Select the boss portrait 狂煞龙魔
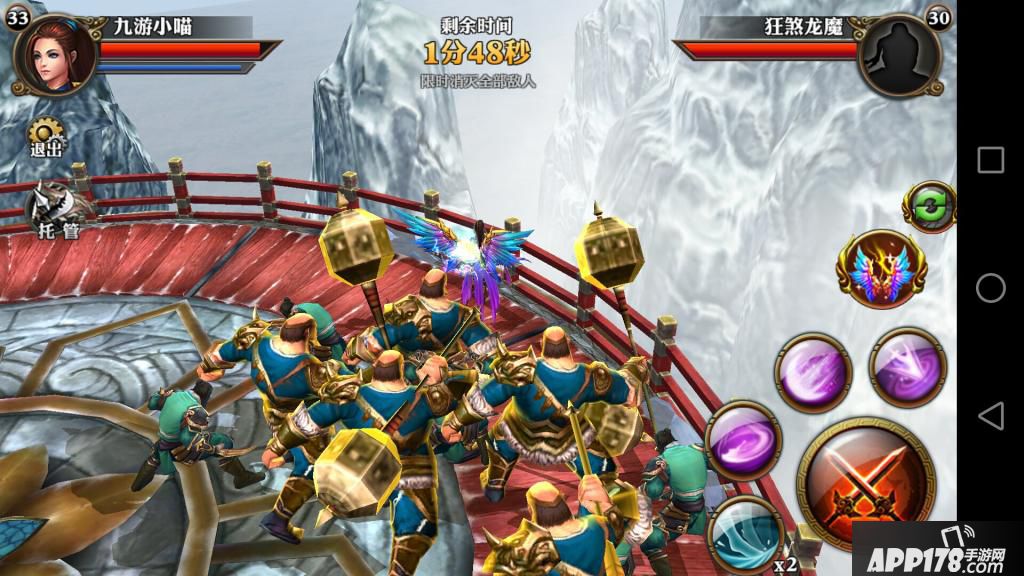This screenshot has width=1024, height=576. point(898,54)
